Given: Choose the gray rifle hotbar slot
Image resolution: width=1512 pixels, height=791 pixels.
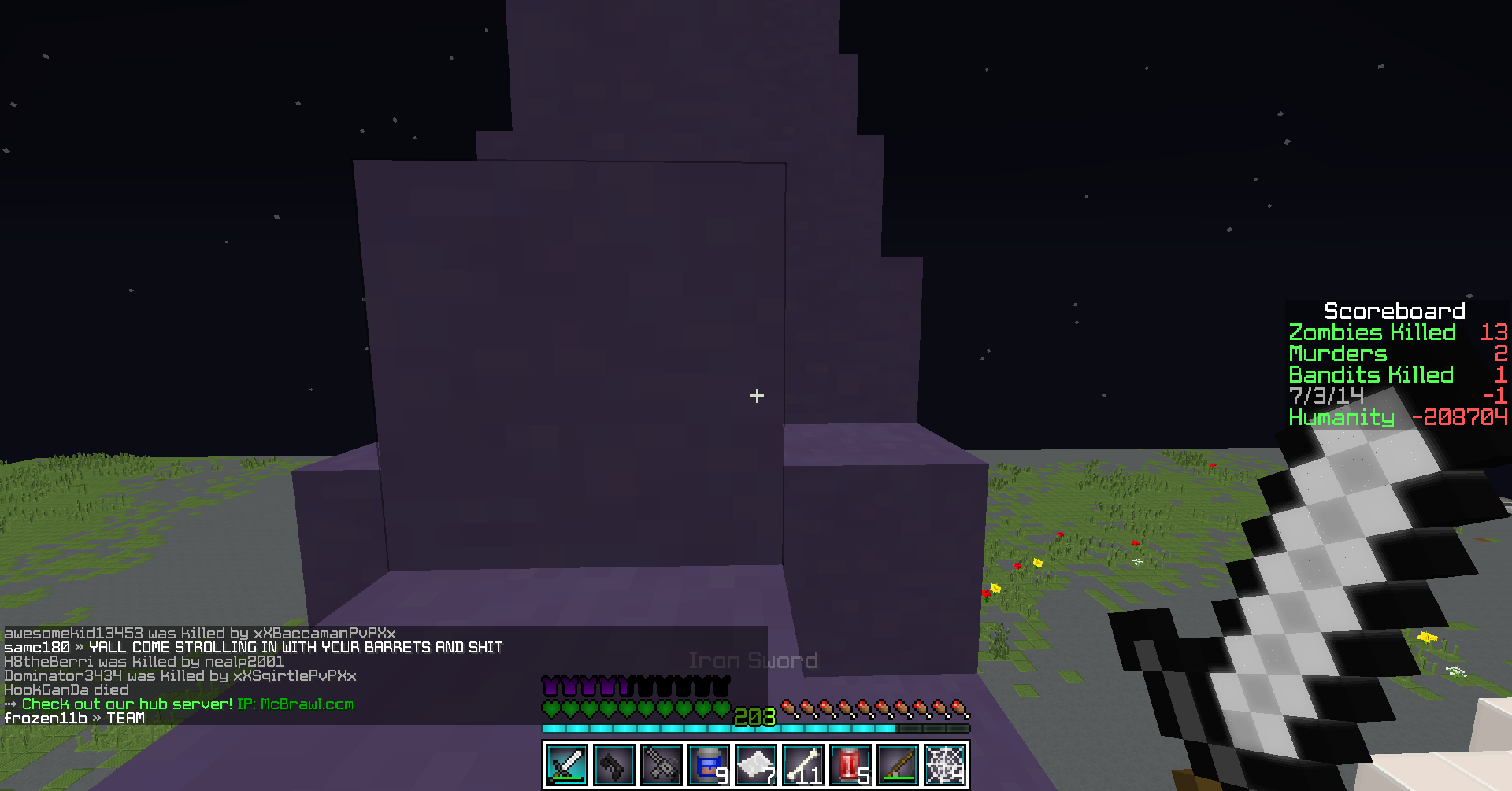Looking at the screenshot, I should point(661,764).
